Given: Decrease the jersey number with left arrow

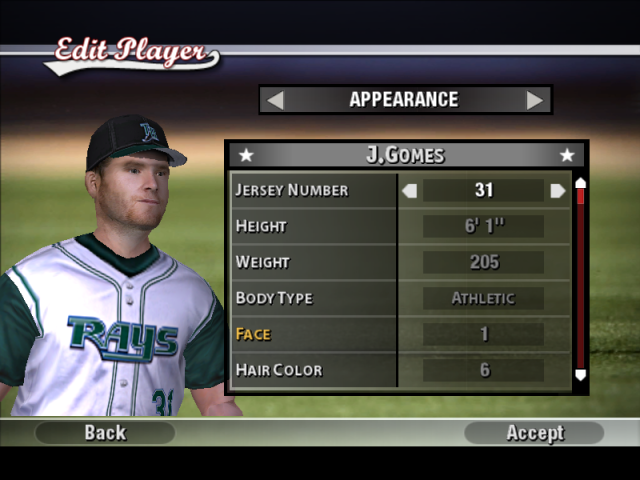Looking at the screenshot, I should [408, 190].
